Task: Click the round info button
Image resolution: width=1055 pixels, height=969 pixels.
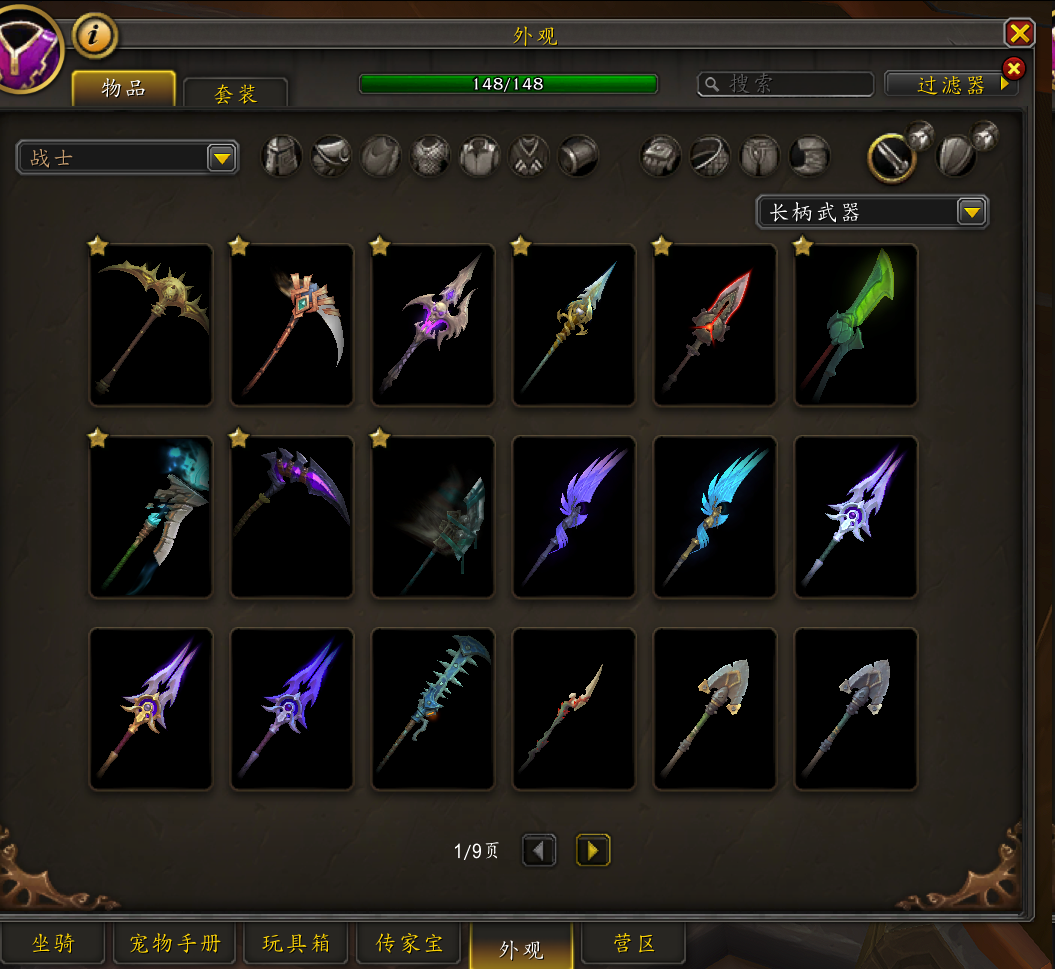Action: click(x=95, y=37)
